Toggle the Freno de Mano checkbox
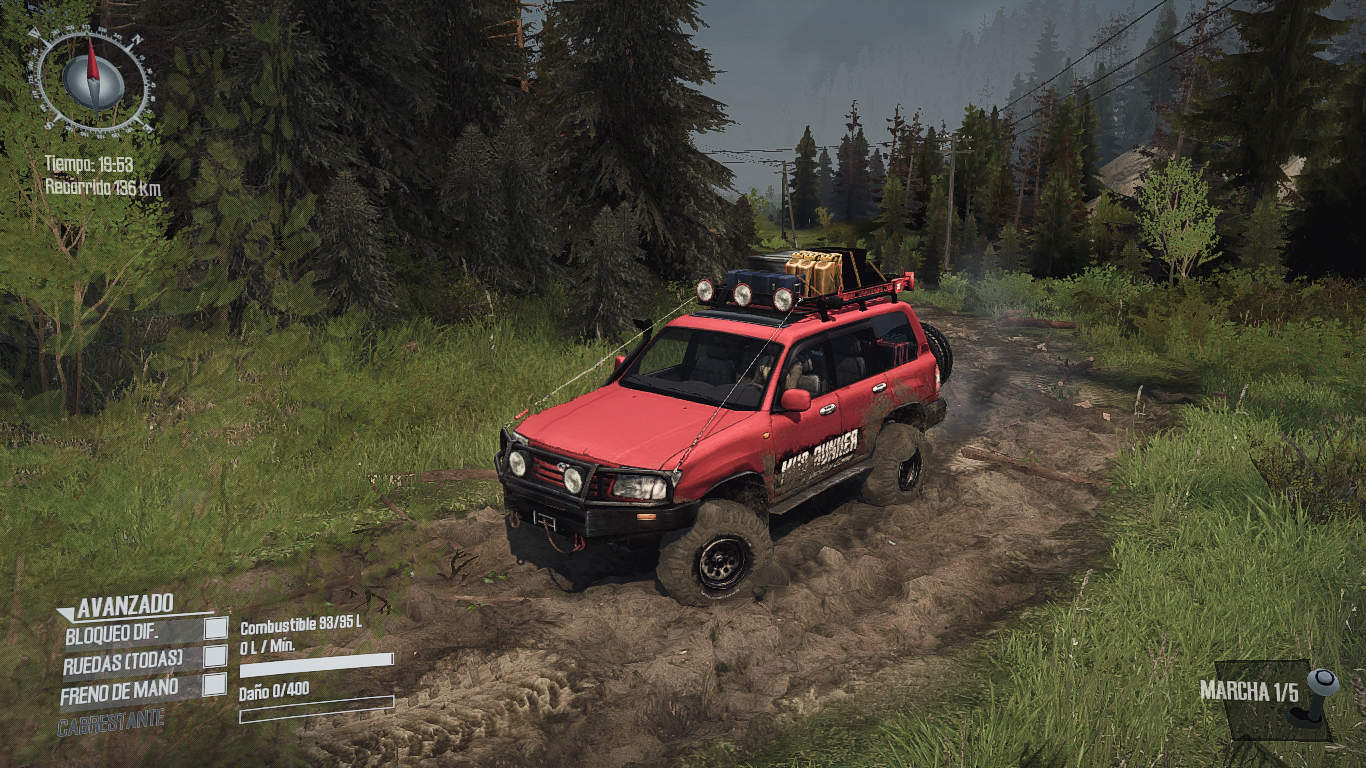The width and height of the screenshot is (1366, 768). 215,685
